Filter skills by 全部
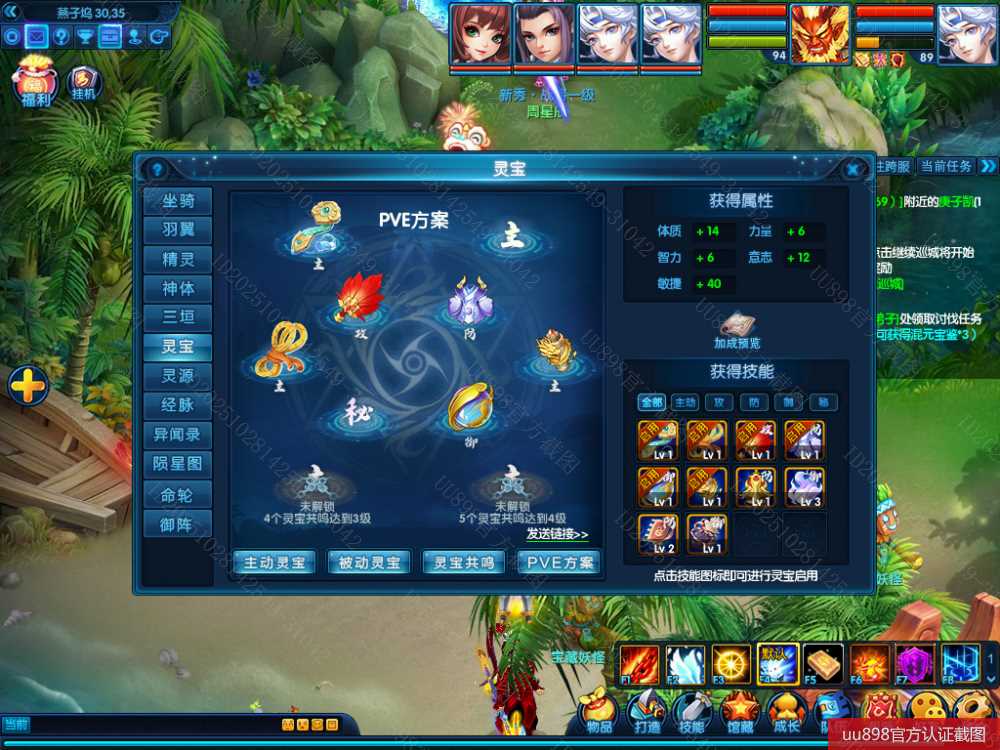The width and height of the screenshot is (1000, 750). click(x=652, y=402)
